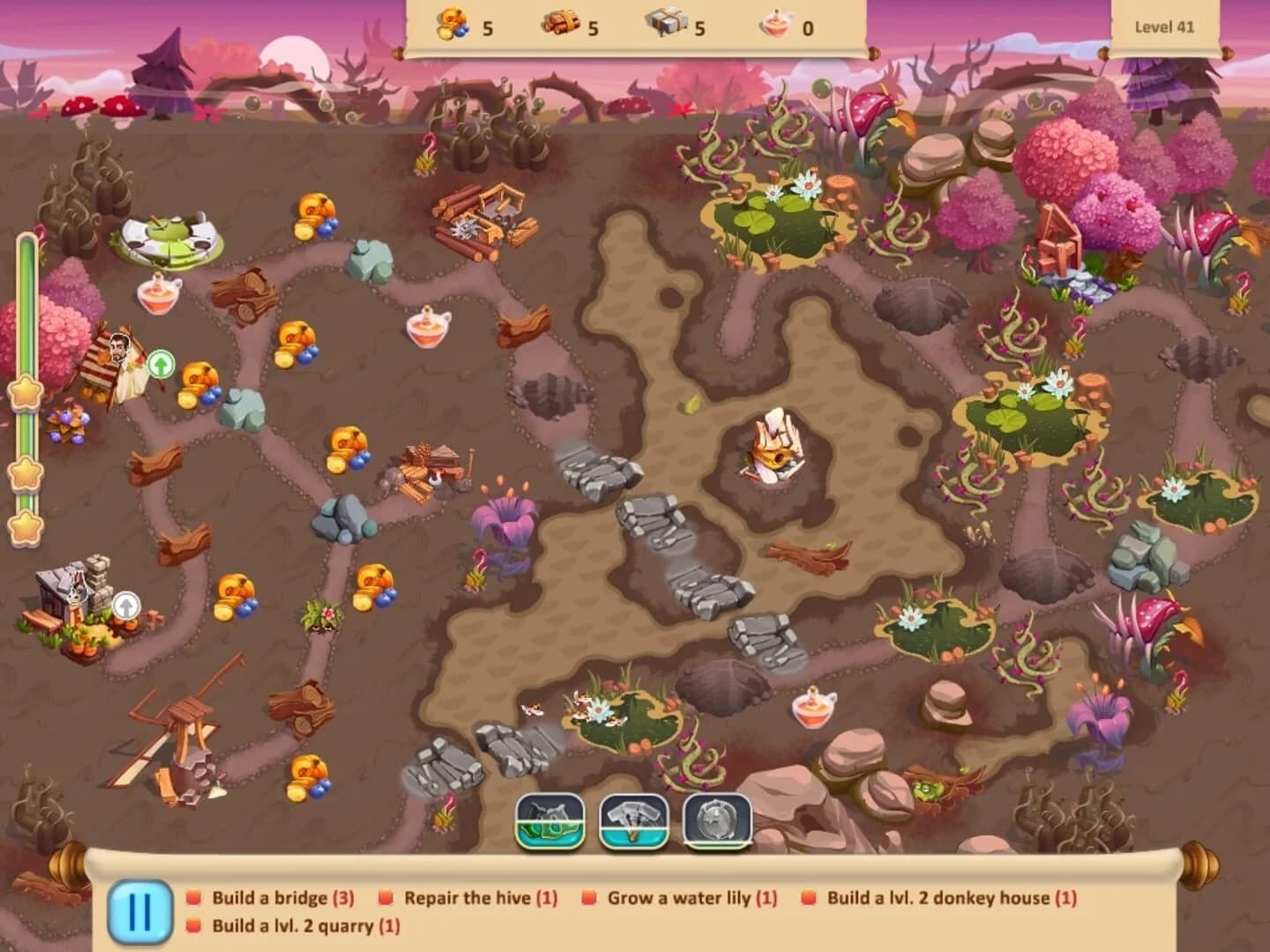The width and height of the screenshot is (1270, 952).
Task: Click the gray upgrade arrow above the donkey house
Action: pos(126,604)
